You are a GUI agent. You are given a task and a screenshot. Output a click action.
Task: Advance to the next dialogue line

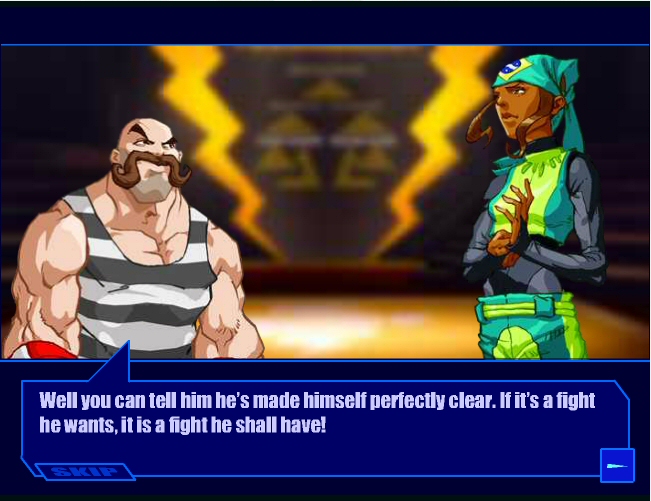pos(616,465)
